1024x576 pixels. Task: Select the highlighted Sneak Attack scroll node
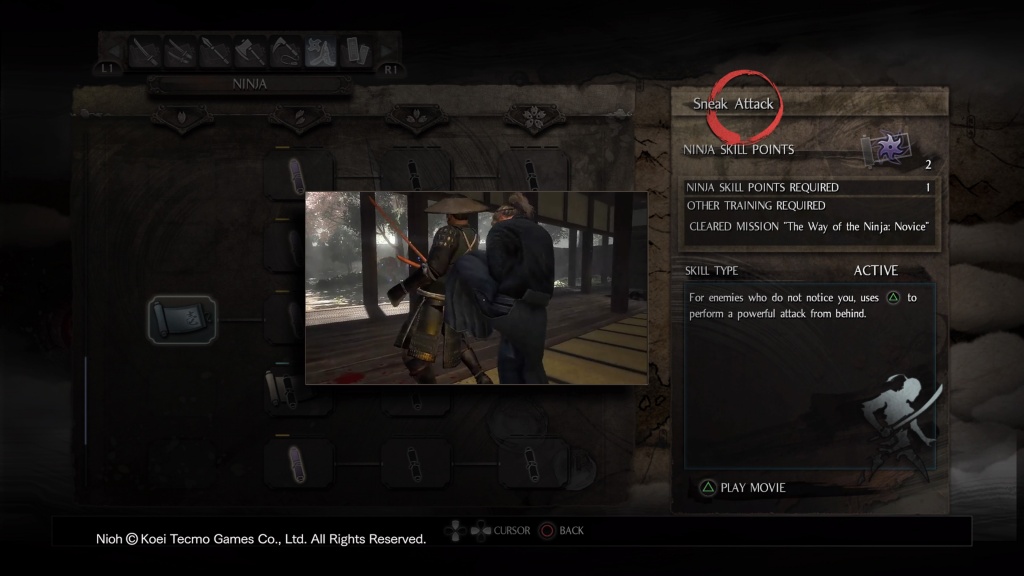[181, 320]
